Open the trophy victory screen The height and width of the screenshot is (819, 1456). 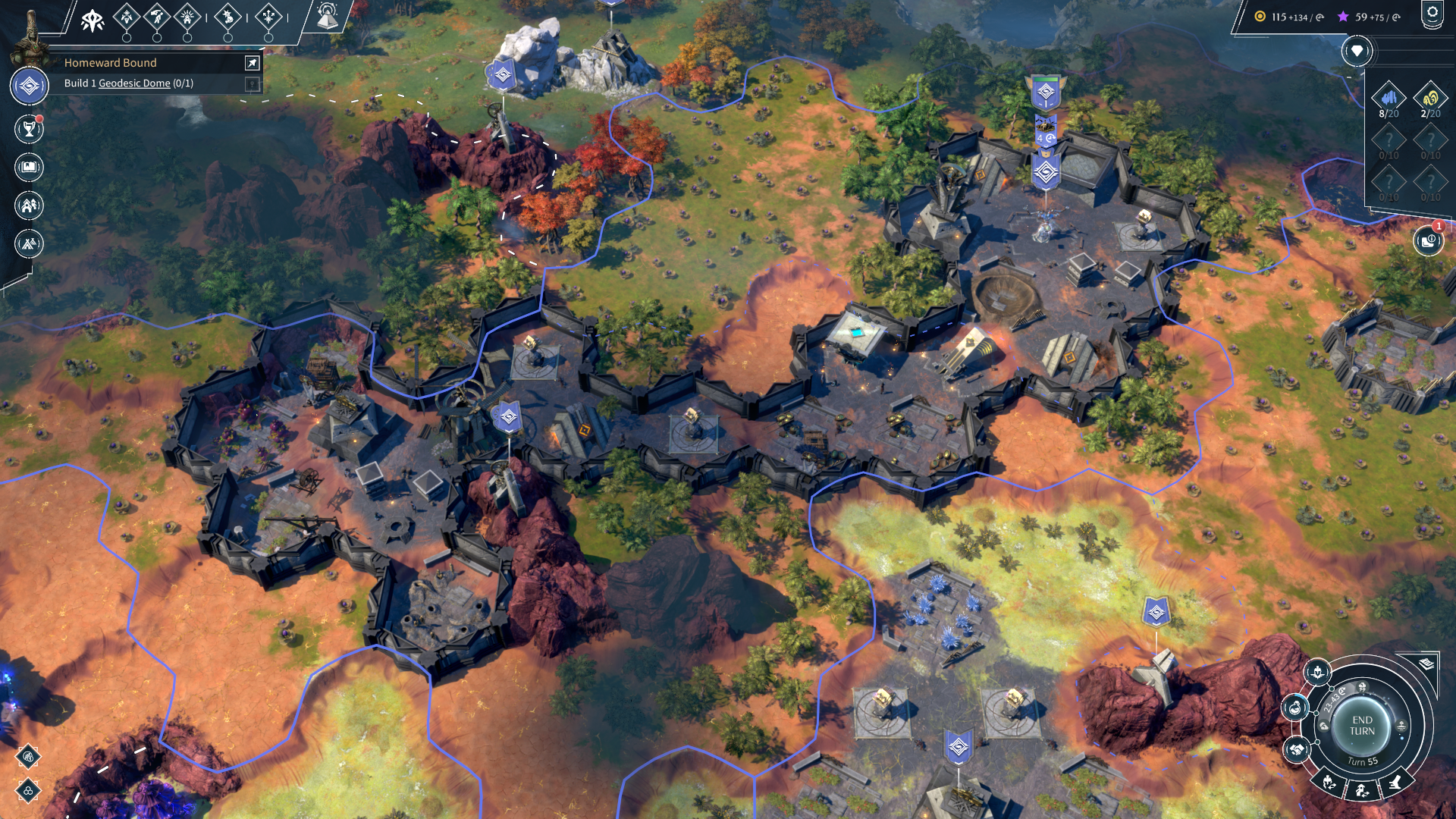click(29, 130)
